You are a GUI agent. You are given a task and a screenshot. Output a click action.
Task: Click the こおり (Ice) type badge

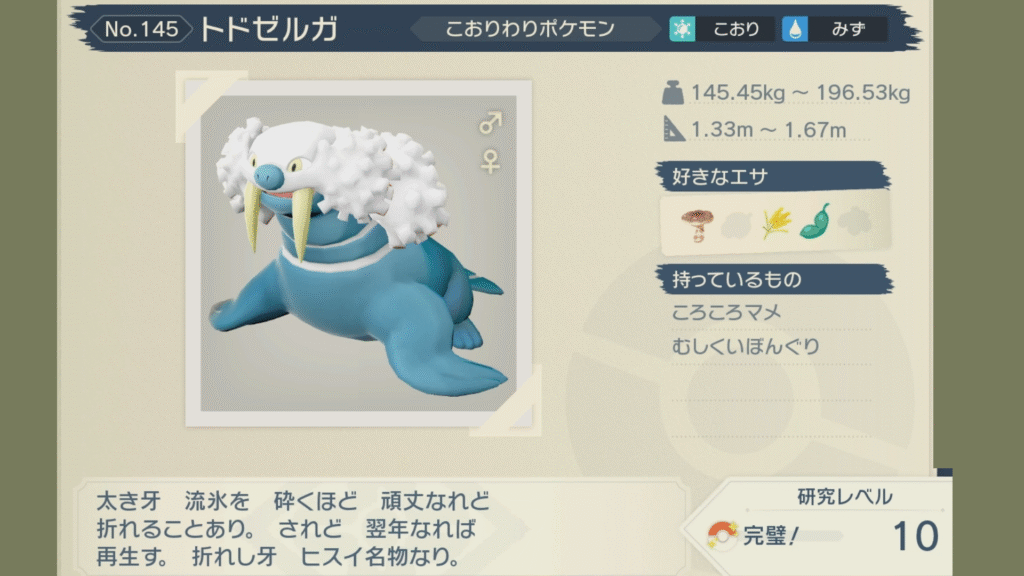(x=722, y=29)
